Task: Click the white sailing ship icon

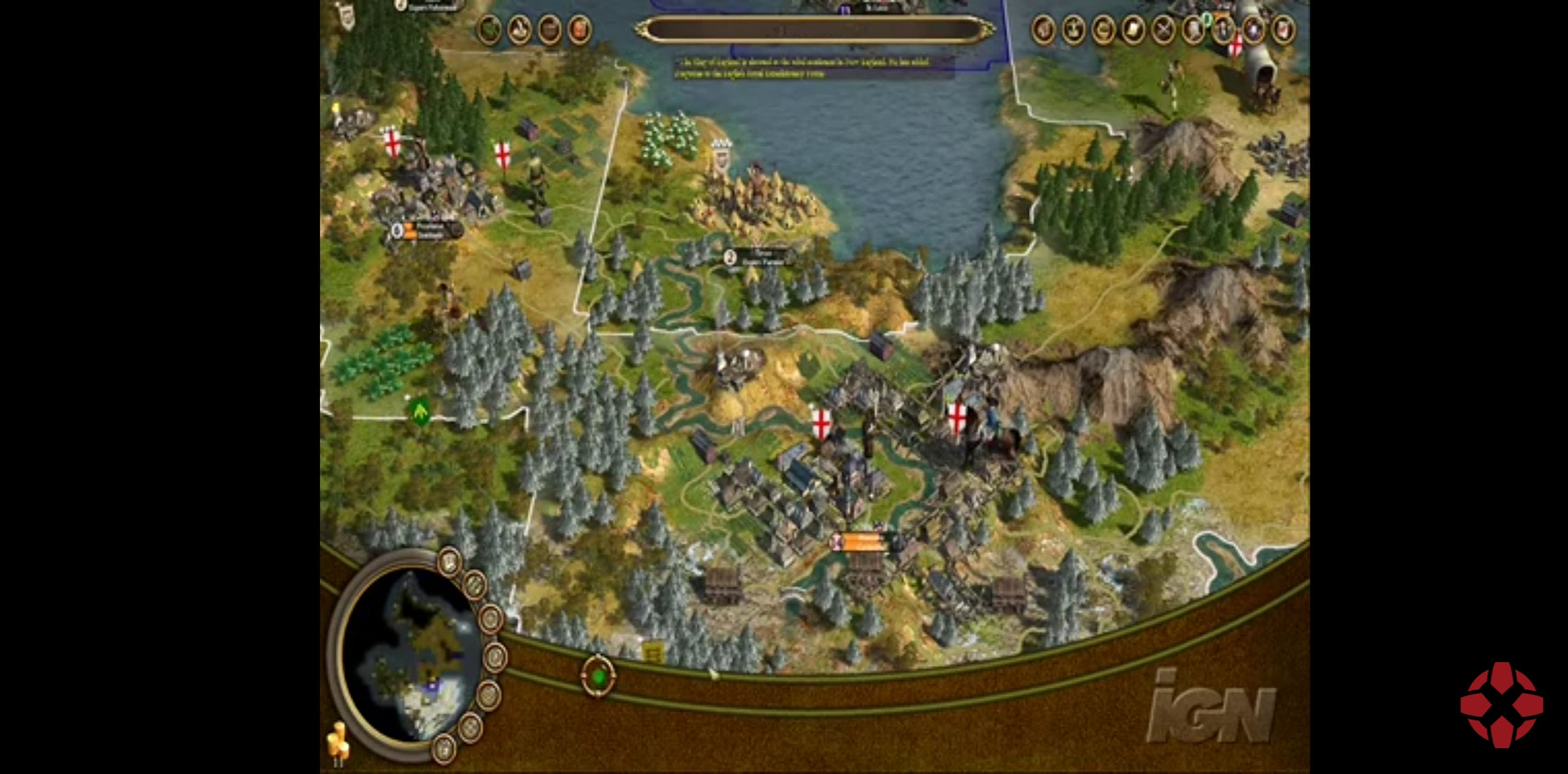Action: [x=520, y=30]
